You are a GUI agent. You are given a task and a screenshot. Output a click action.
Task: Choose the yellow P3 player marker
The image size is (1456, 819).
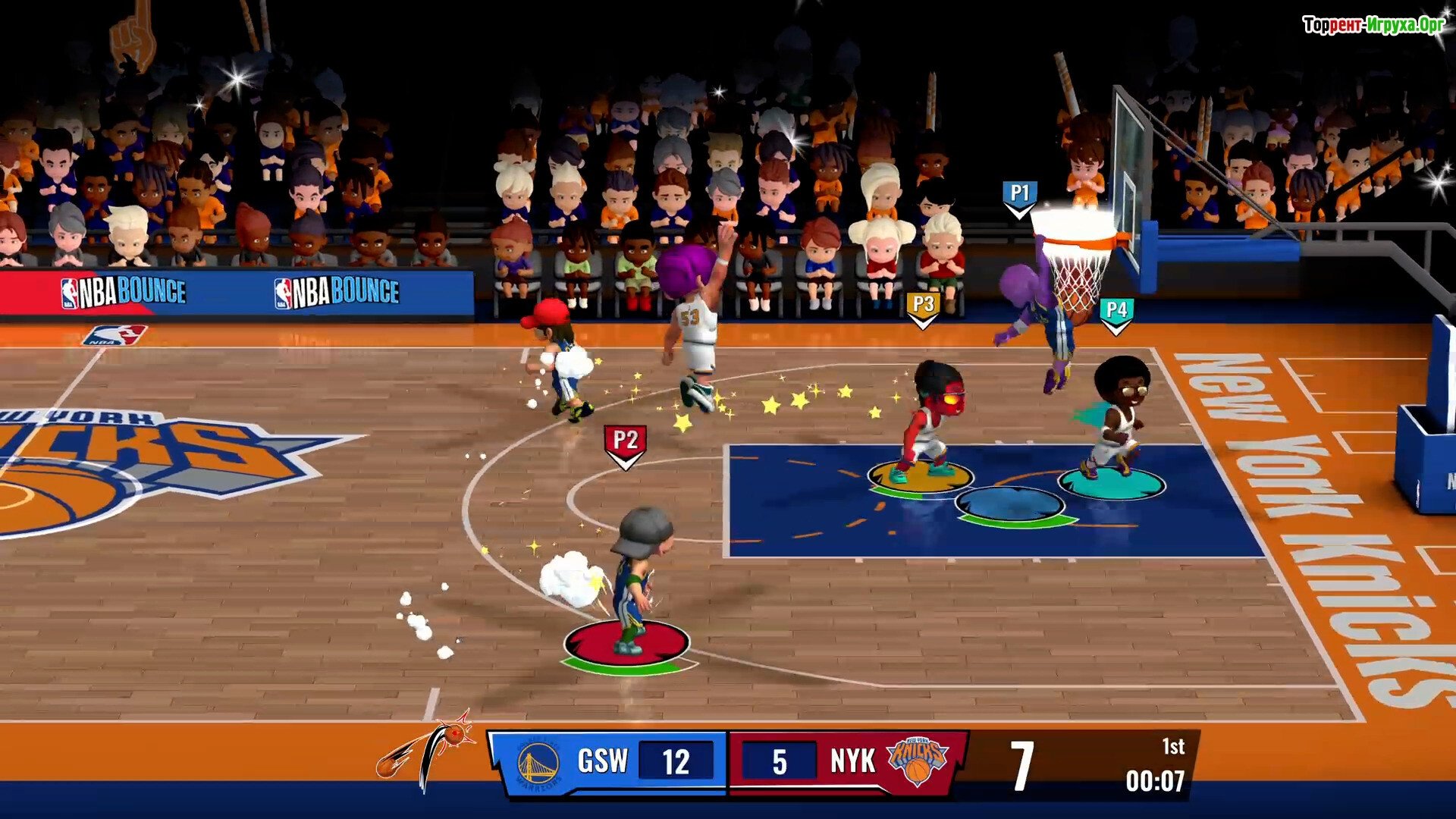point(923,307)
